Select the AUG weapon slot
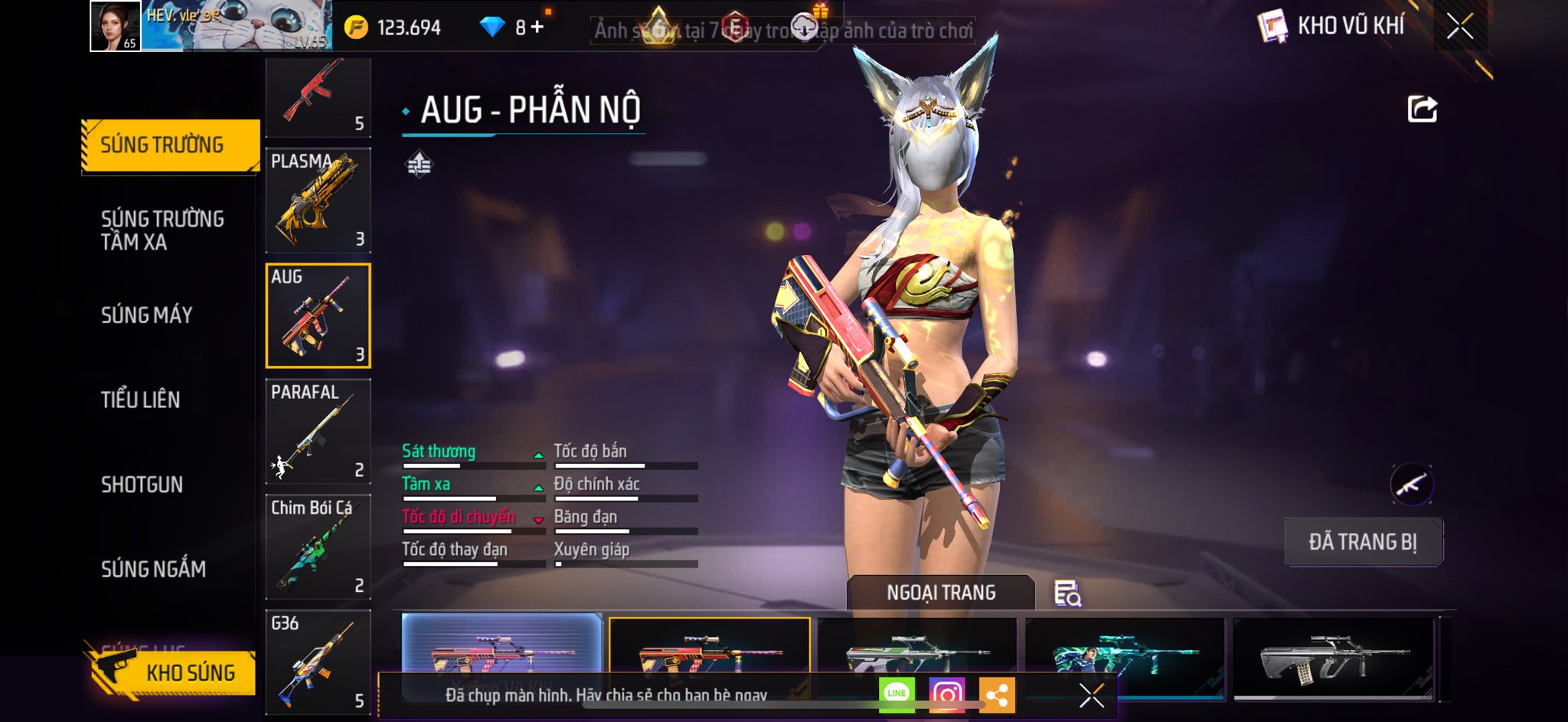 coord(318,315)
